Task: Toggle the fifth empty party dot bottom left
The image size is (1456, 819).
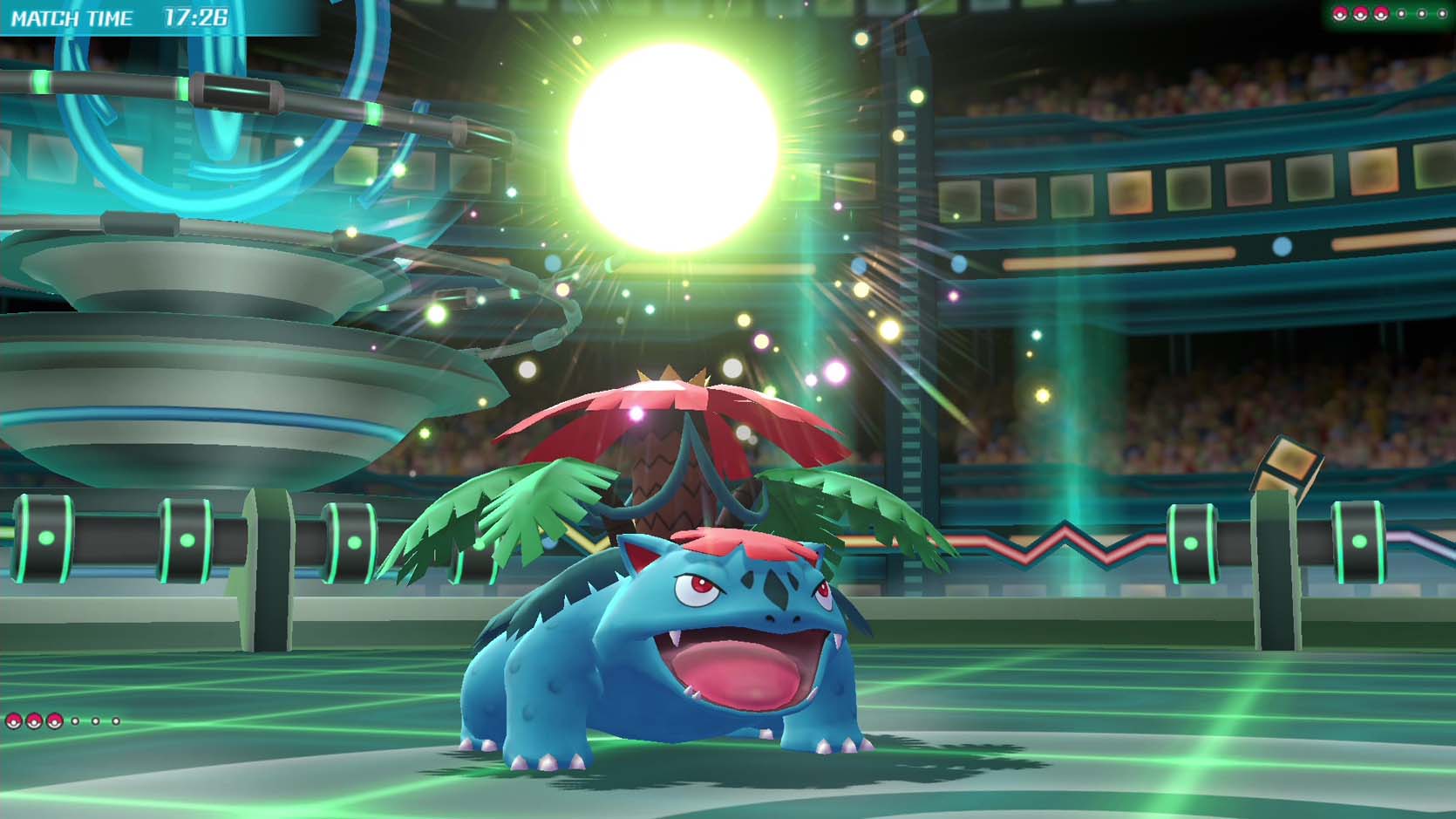Action: 96,721
